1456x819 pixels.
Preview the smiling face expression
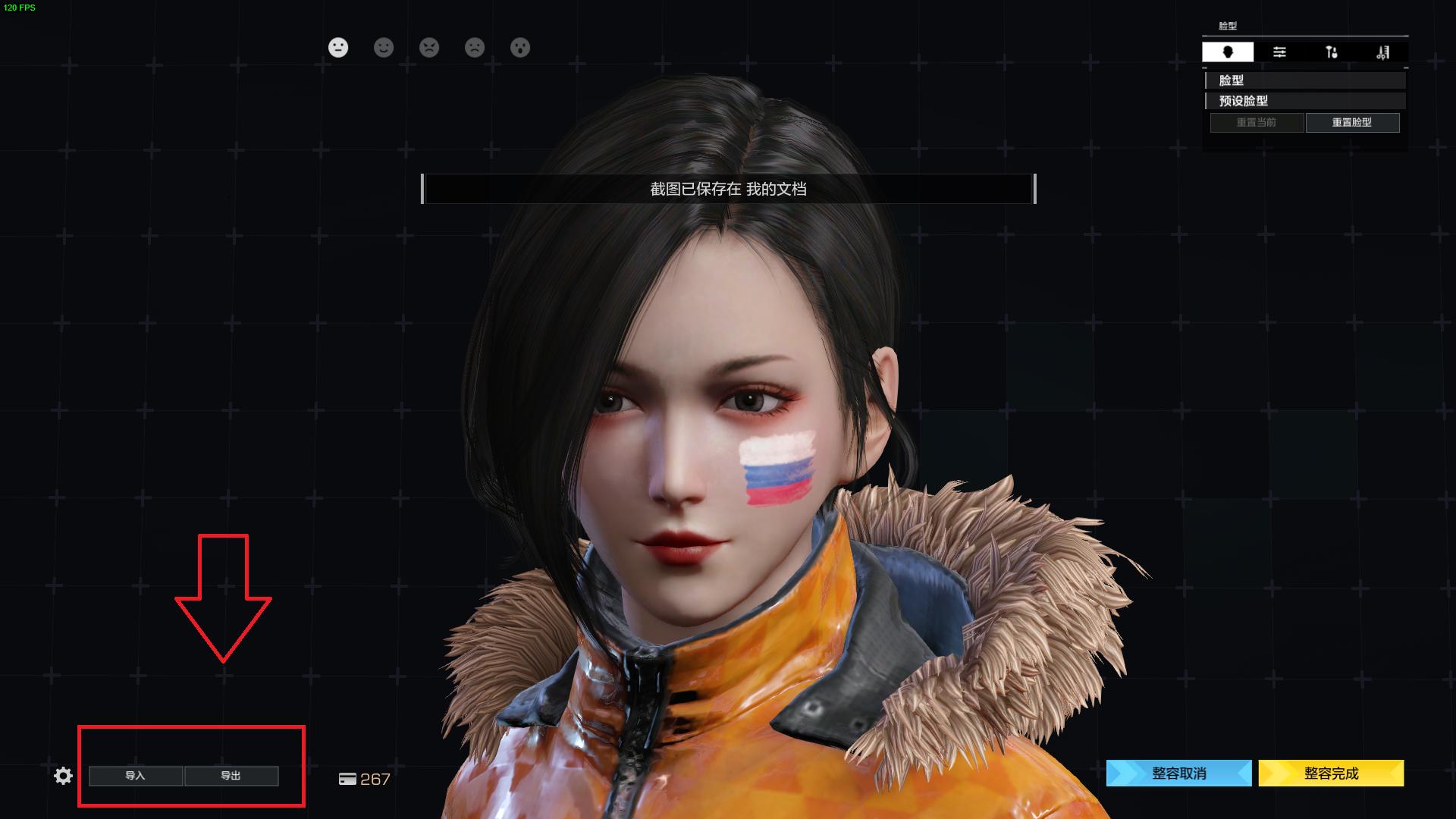pos(384,48)
